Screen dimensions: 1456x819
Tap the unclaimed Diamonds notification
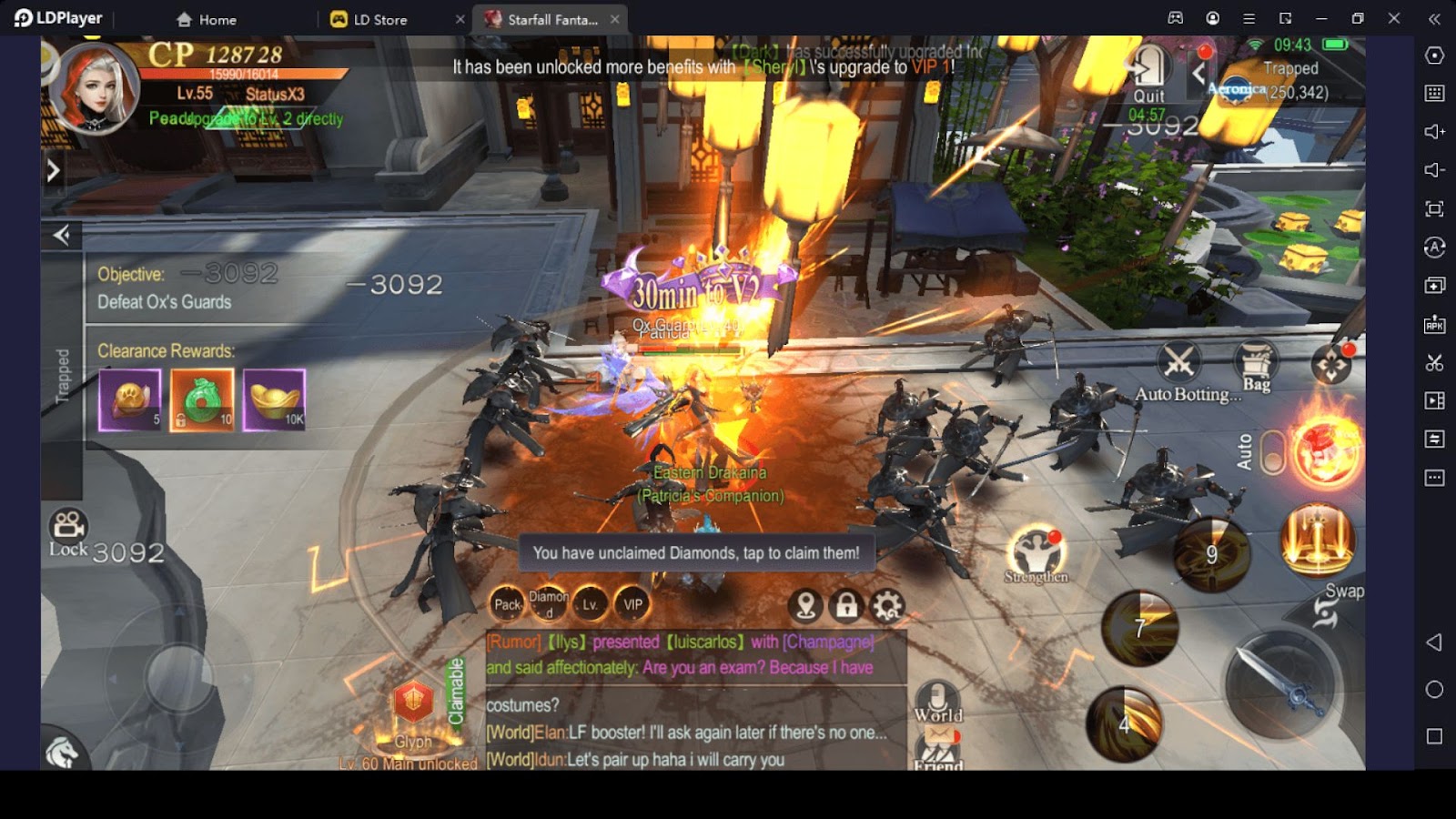696,553
